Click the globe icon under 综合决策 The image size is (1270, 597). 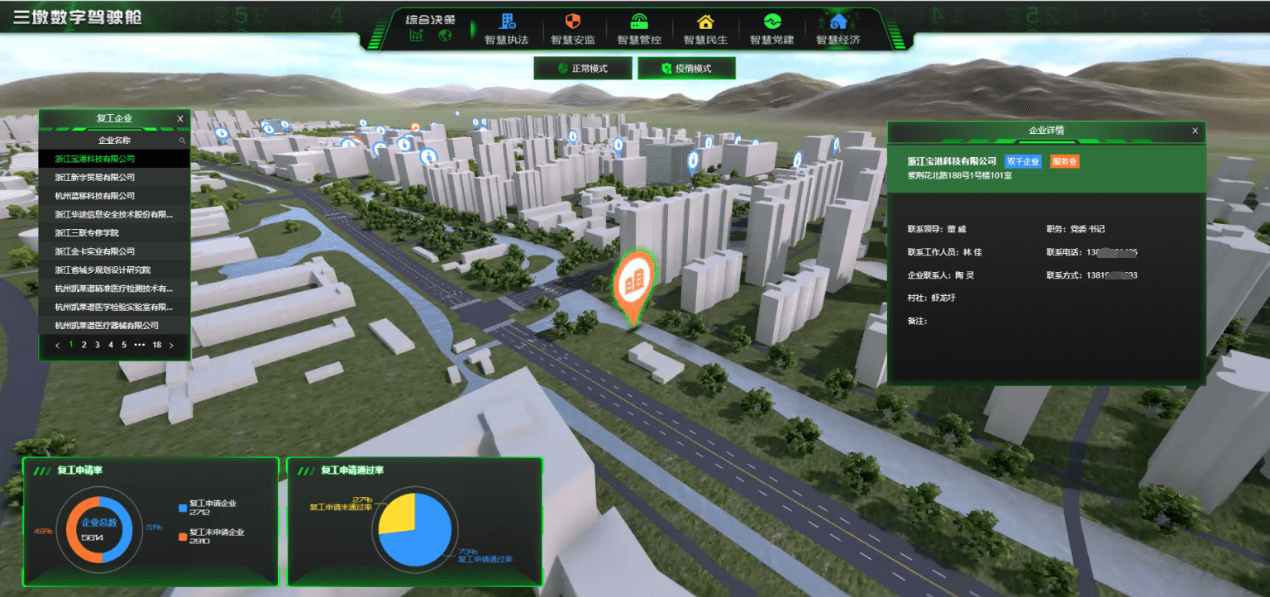445,36
